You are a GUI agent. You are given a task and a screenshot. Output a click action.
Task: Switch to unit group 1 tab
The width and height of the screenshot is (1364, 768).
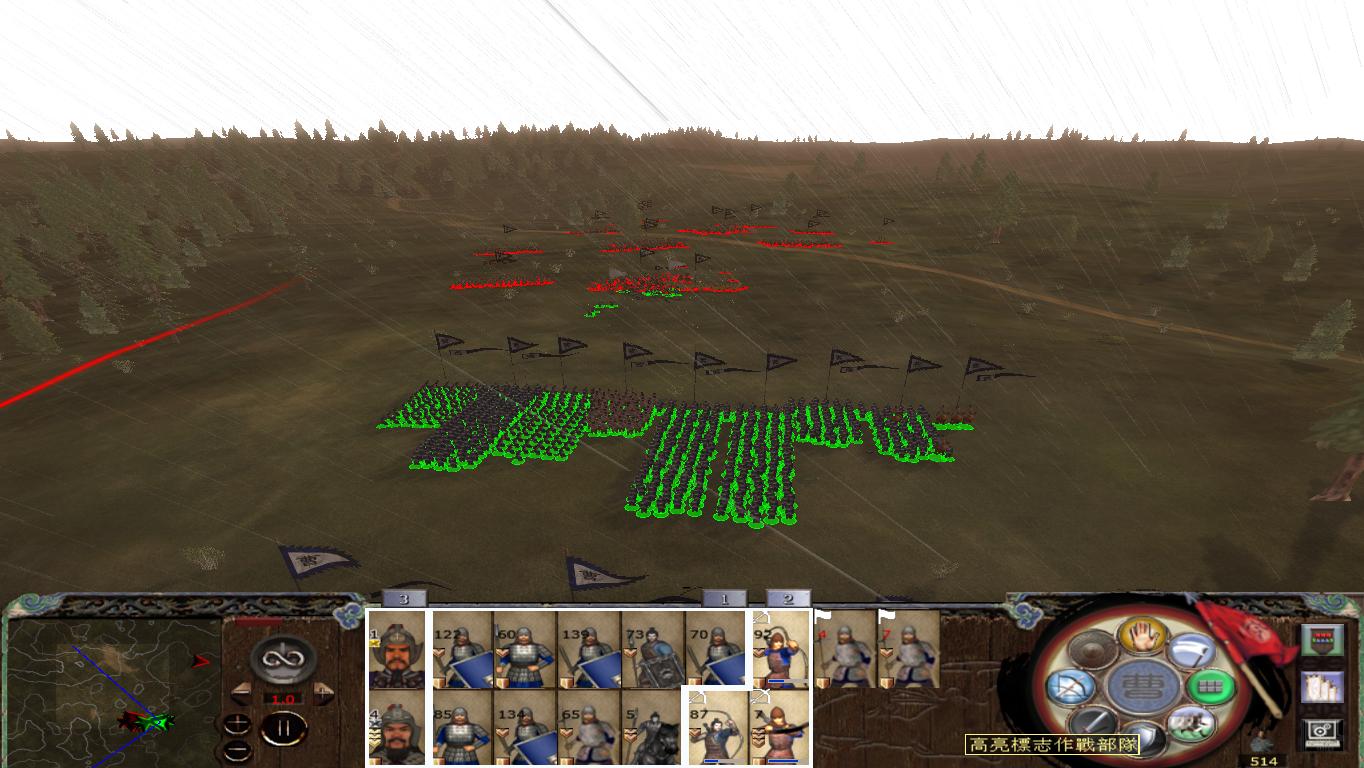point(725,599)
